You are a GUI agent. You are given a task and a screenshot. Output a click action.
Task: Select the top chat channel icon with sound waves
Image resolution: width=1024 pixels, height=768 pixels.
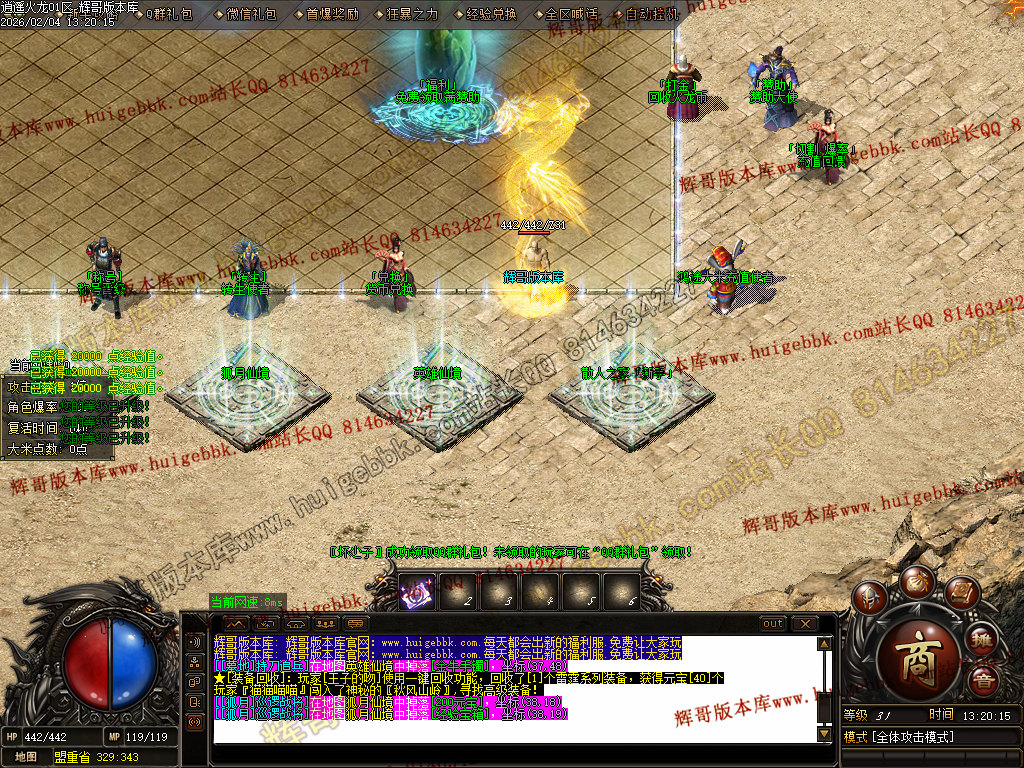tap(195, 641)
